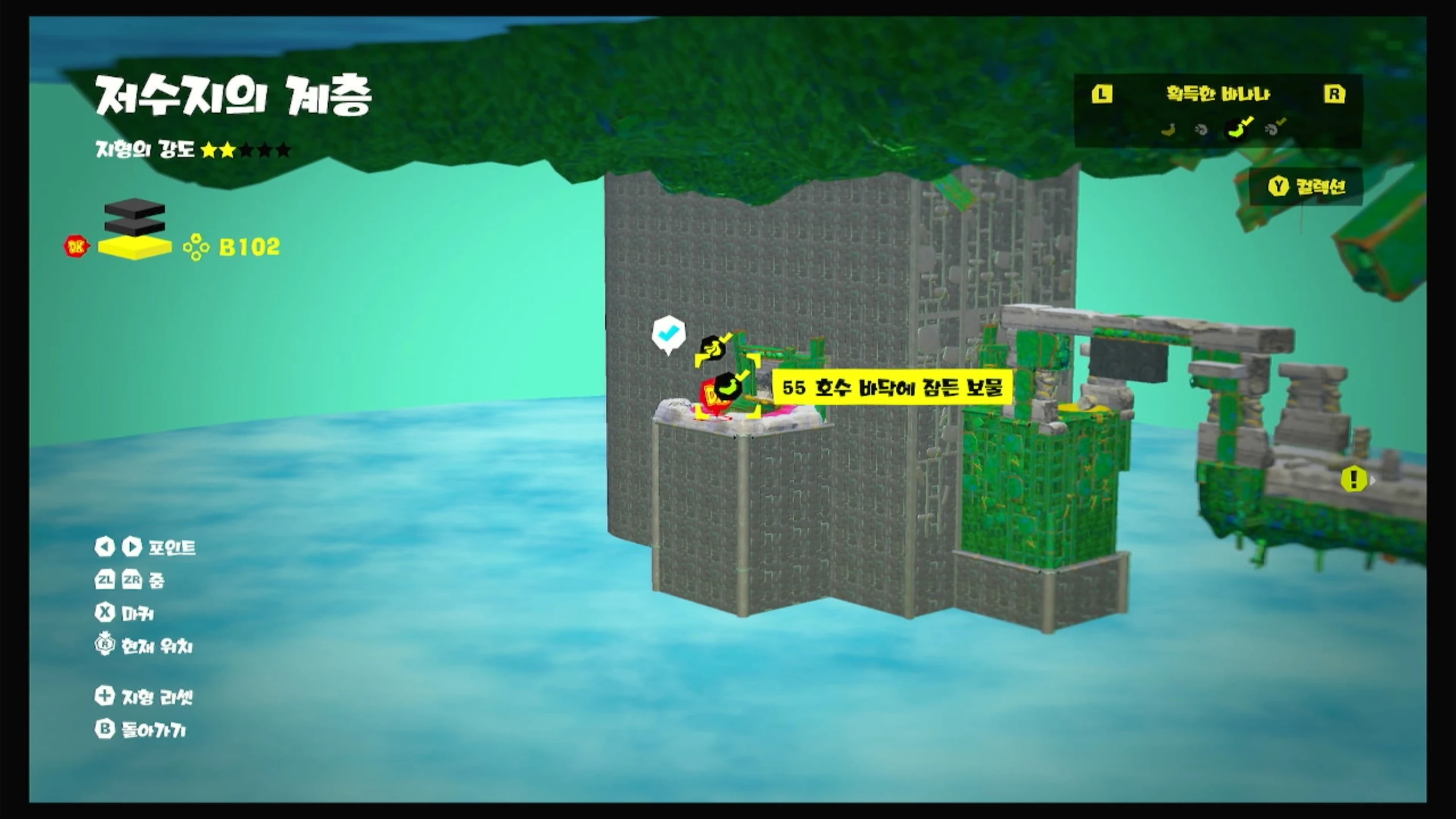Choose the collected fossil filter with checkmark

1275,129
